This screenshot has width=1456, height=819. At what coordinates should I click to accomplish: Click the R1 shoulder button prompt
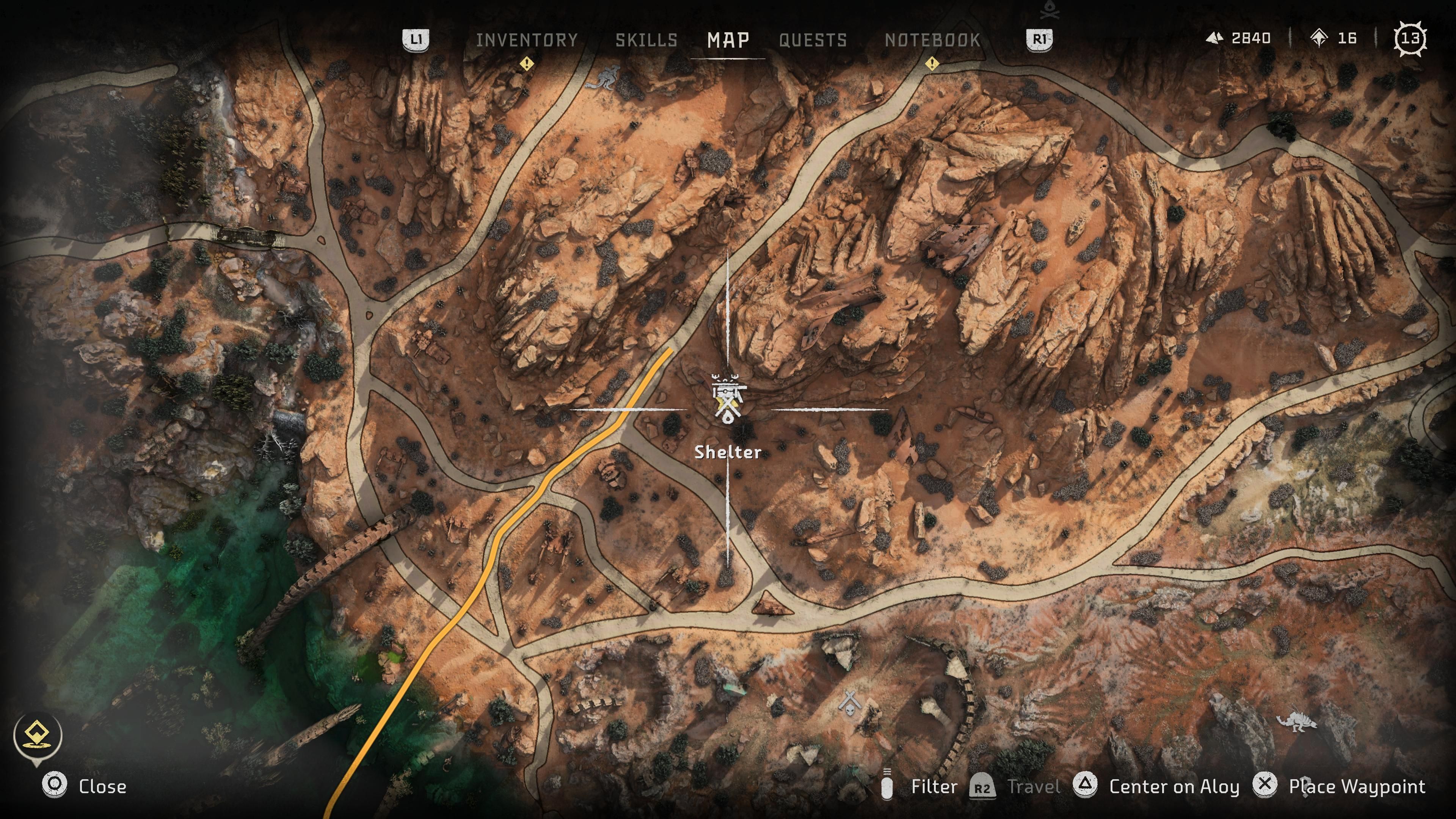pos(1039,39)
